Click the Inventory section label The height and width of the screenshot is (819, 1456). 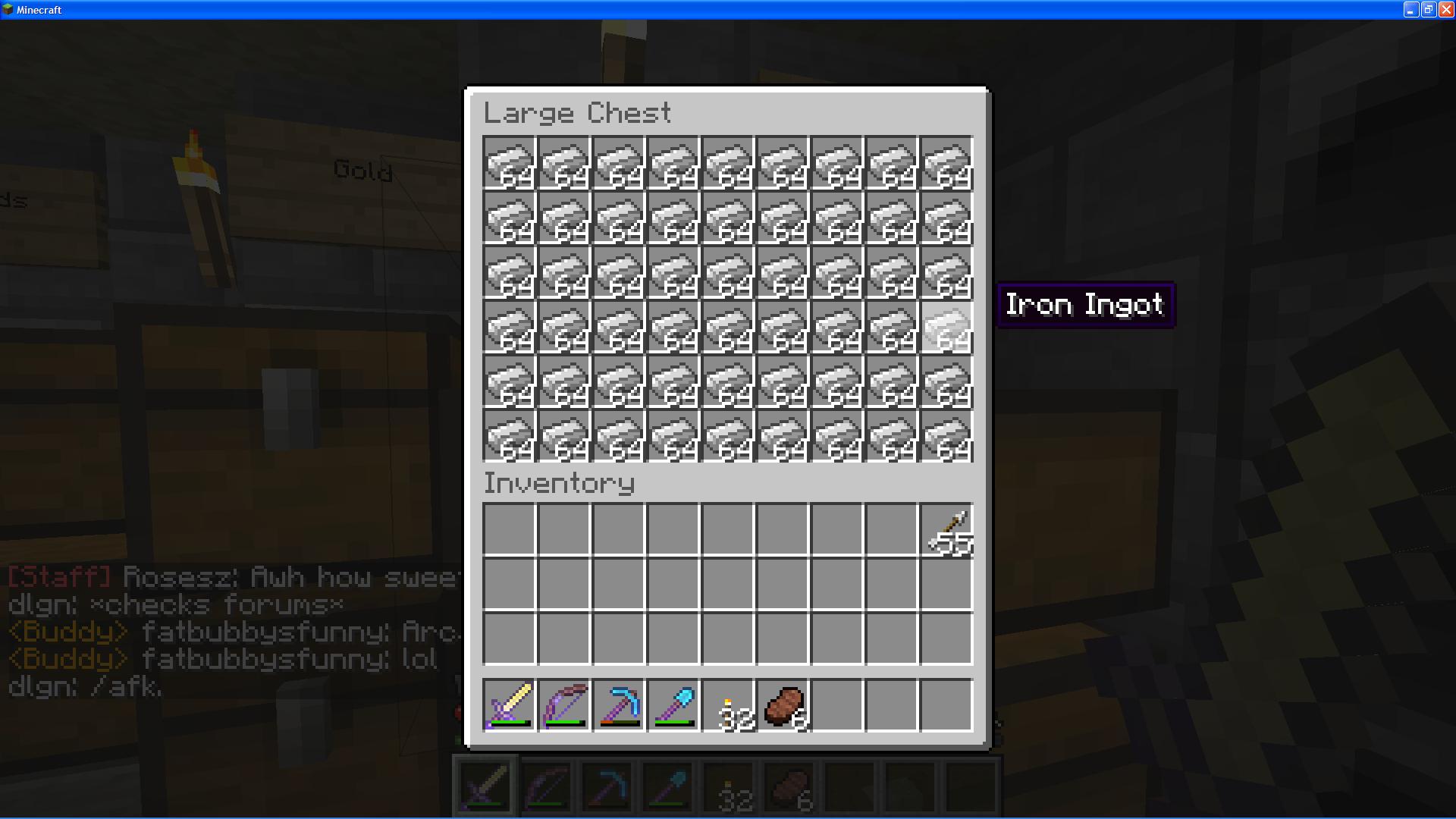(x=559, y=483)
